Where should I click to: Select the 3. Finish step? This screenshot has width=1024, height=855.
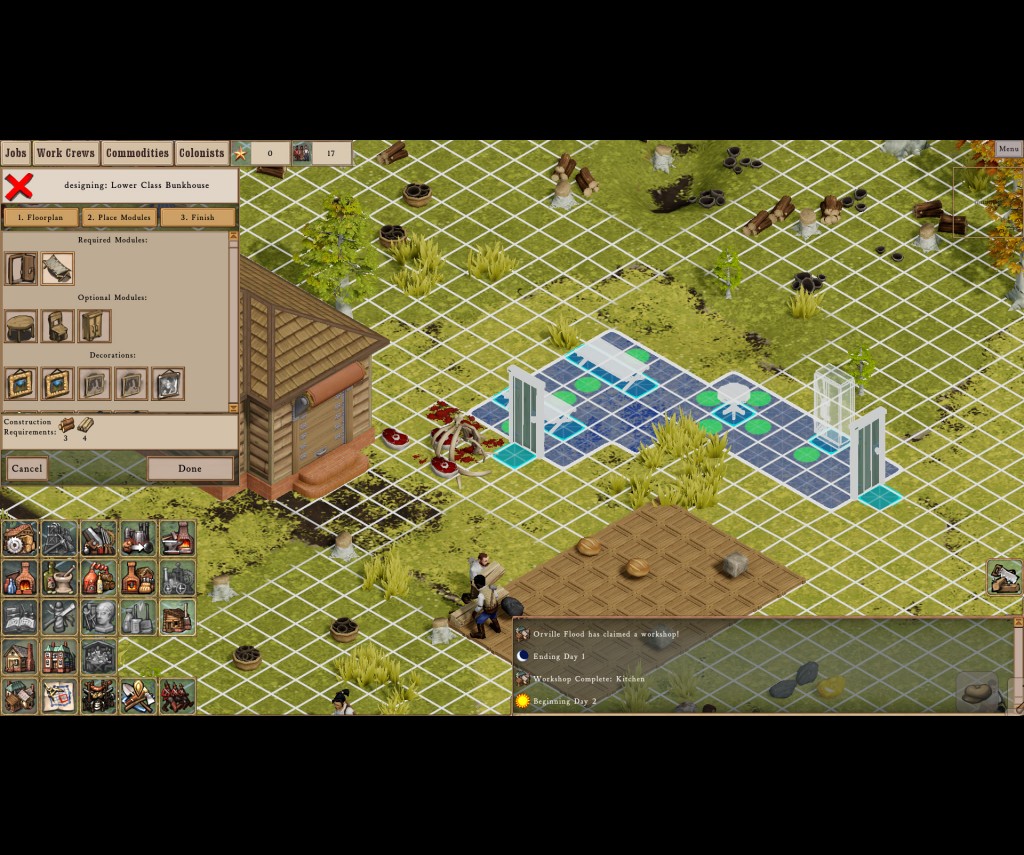(197, 217)
